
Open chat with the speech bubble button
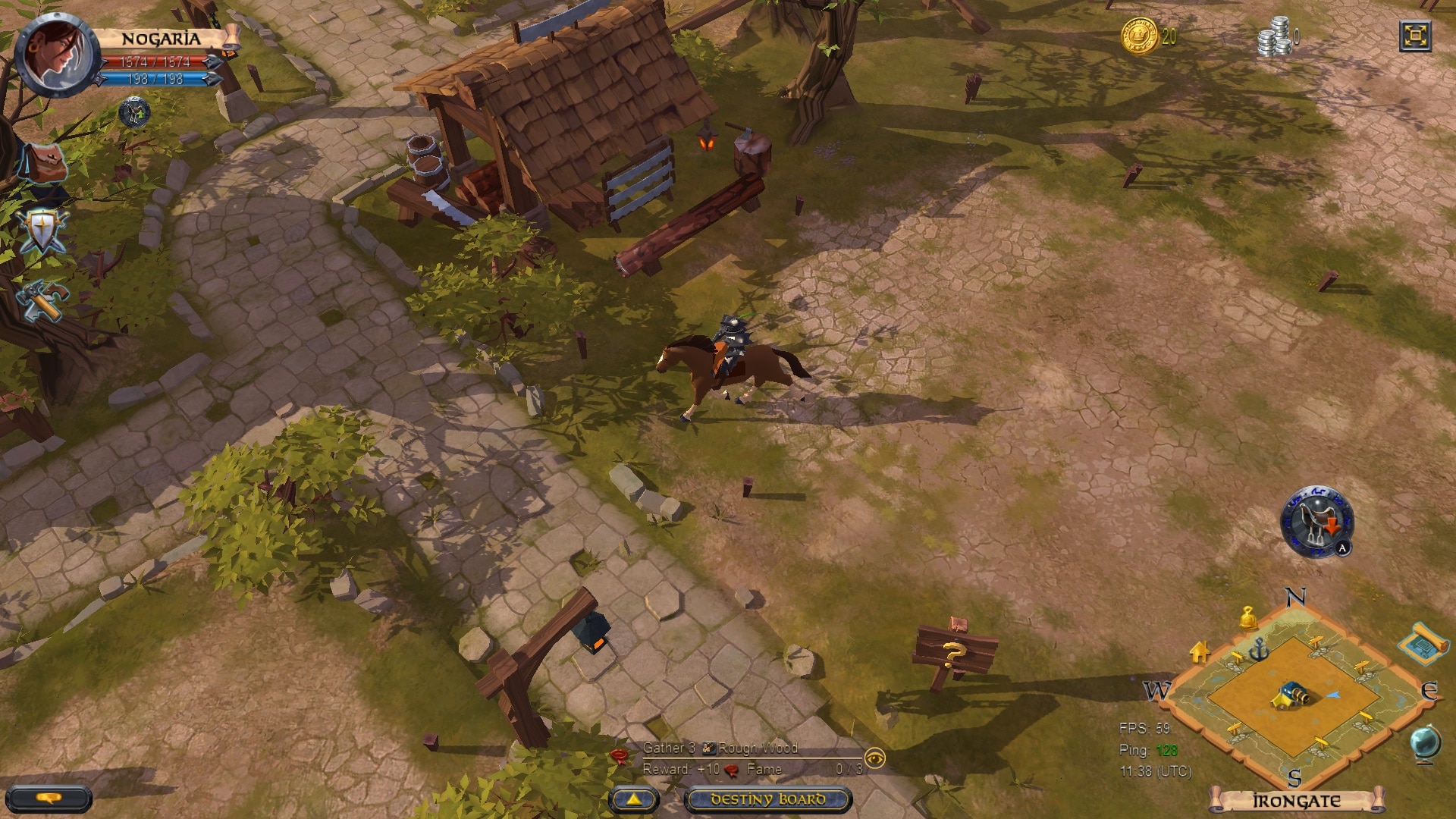[48, 799]
